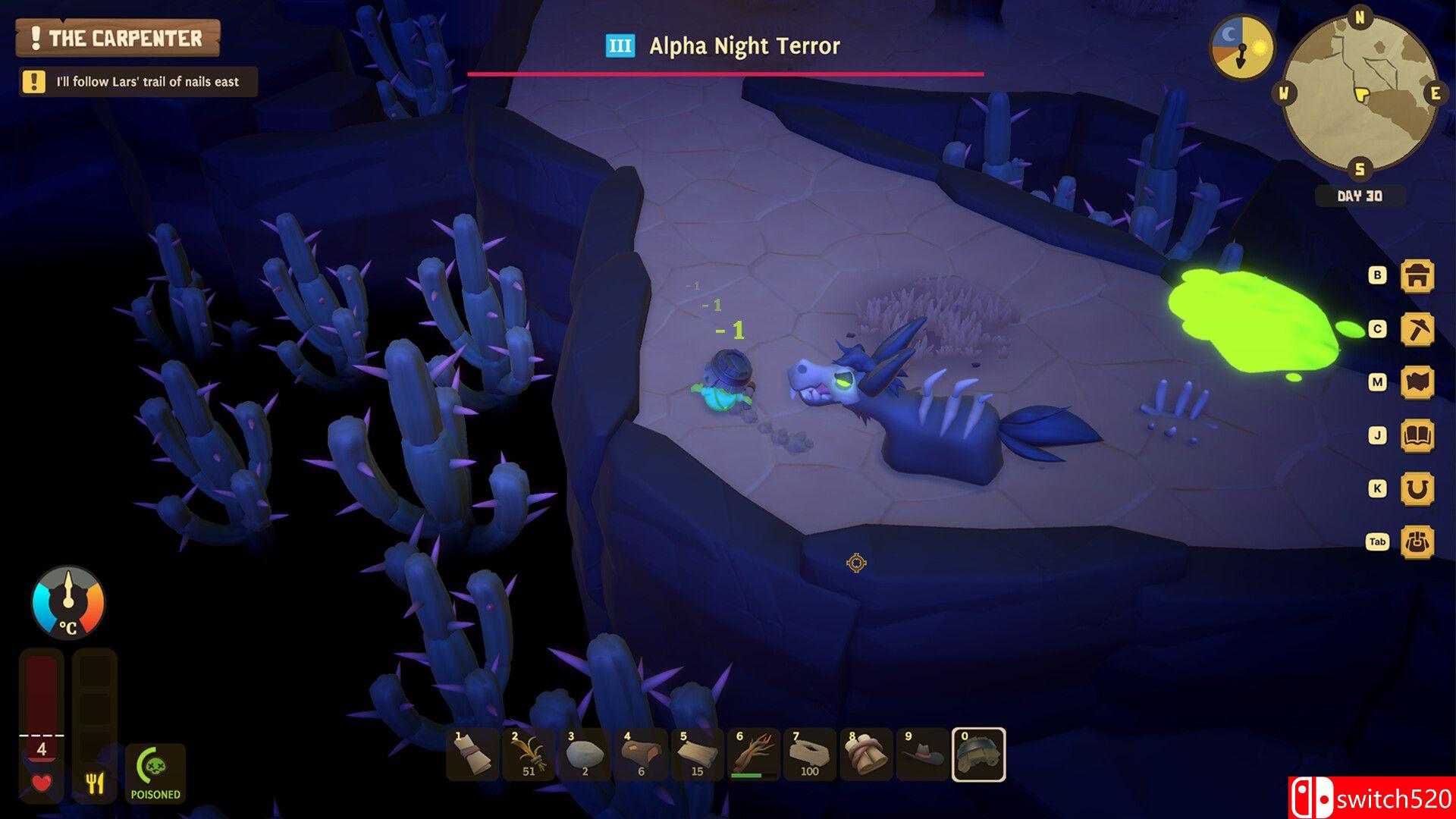Open the crafting pickaxe icon
1456x819 pixels.
(x=1417, y=329)
